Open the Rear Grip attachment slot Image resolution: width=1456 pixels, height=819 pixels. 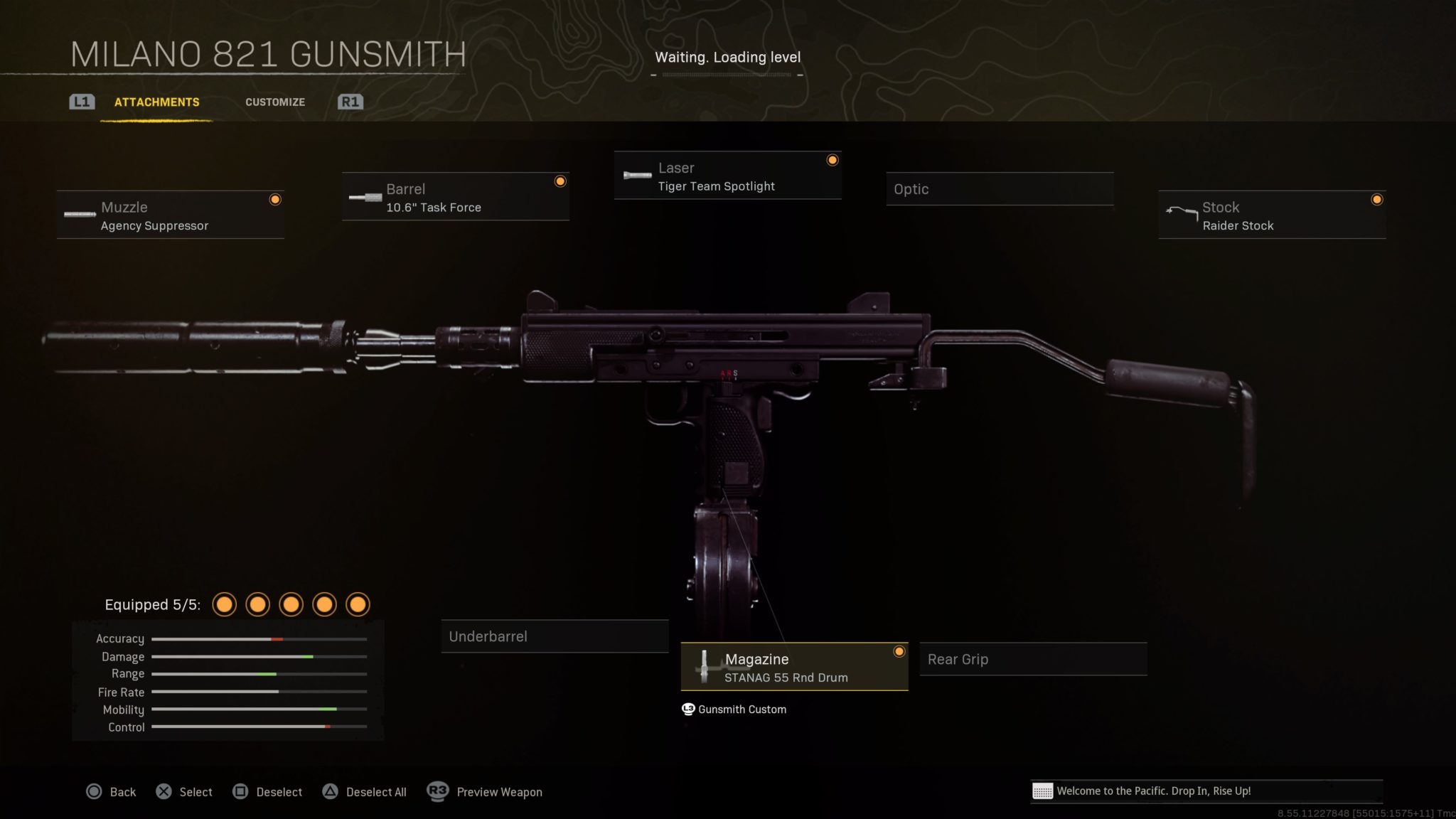1032,659
